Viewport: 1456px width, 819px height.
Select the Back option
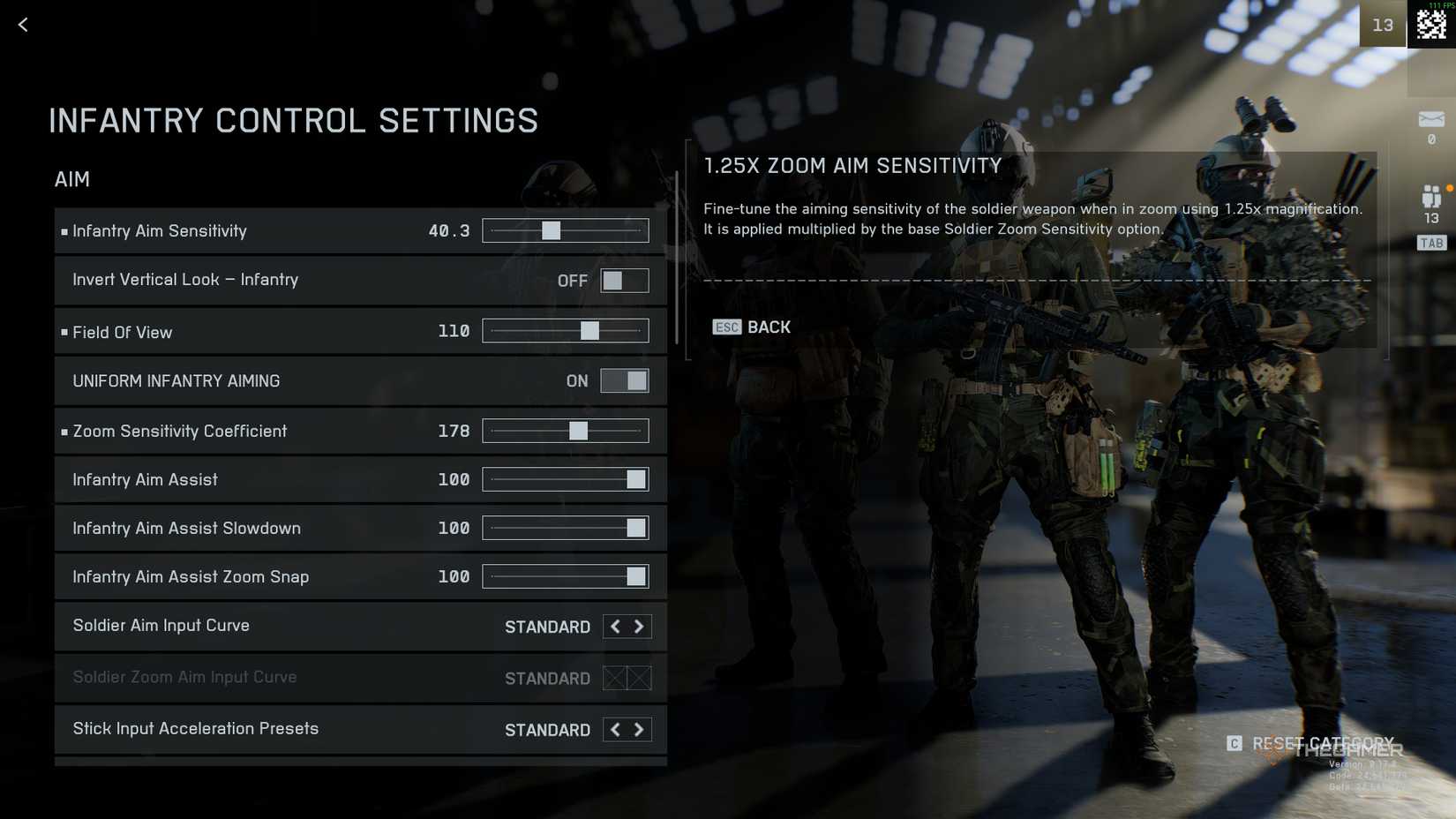[x=769, y=327]
